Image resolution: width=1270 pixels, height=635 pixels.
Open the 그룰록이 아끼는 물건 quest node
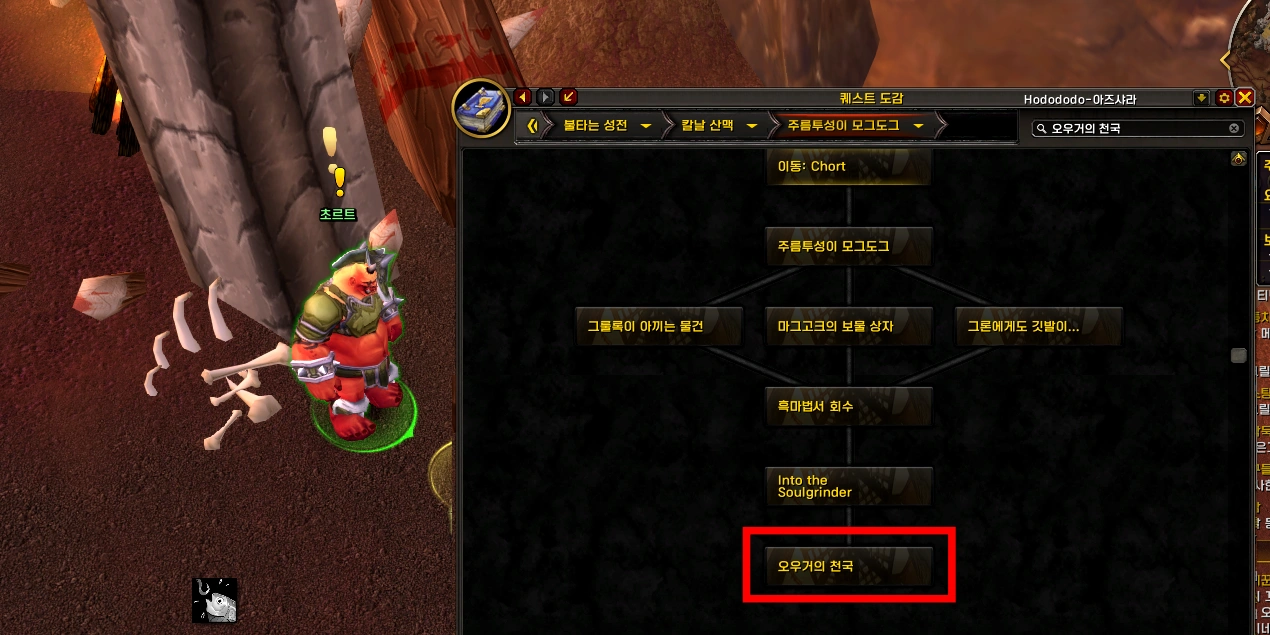[x=659, y=326]
